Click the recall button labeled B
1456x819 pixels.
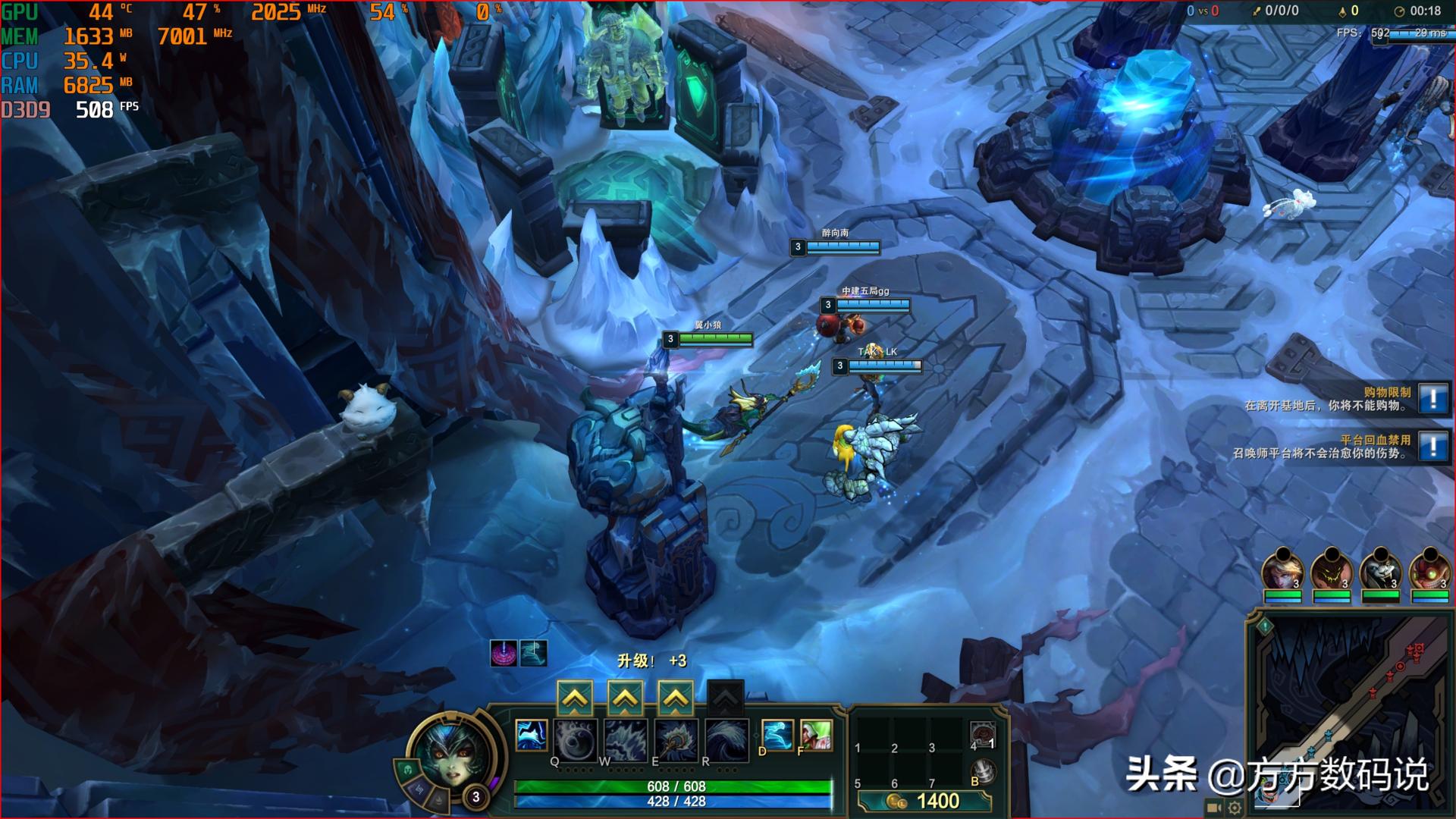click(983, 772)
